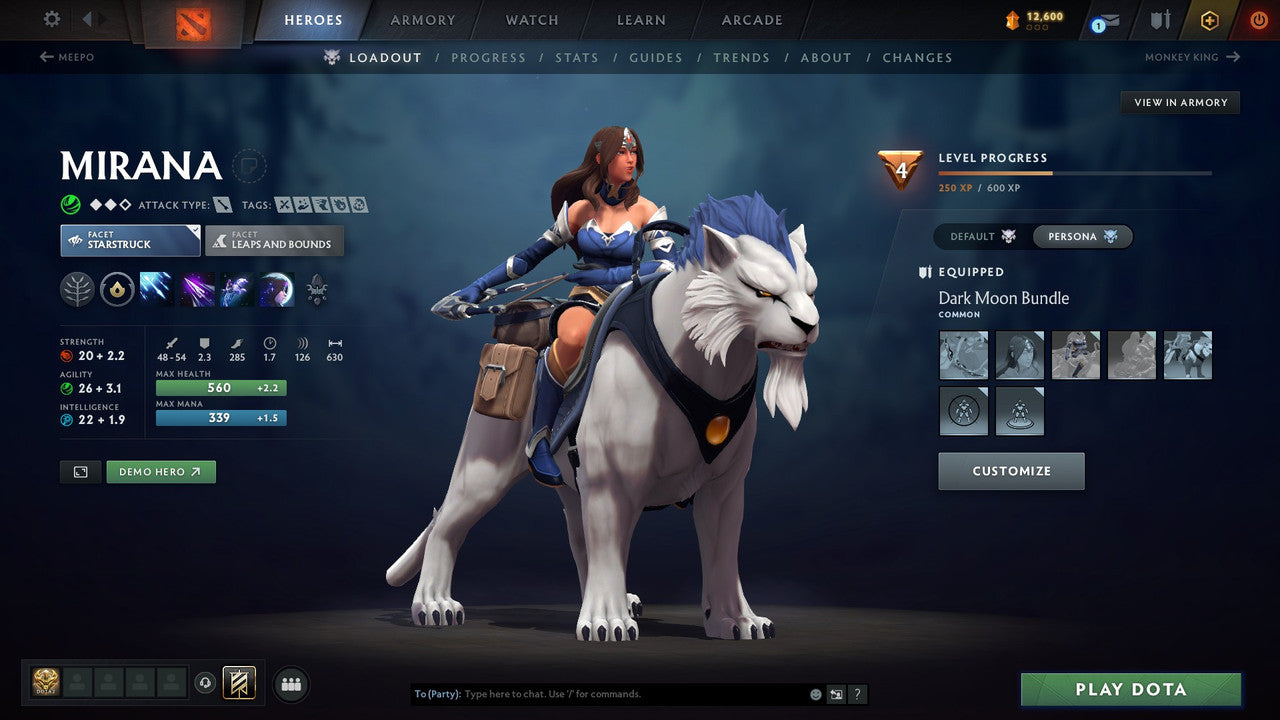Open the ARCADE menu tab

[751, 19]
